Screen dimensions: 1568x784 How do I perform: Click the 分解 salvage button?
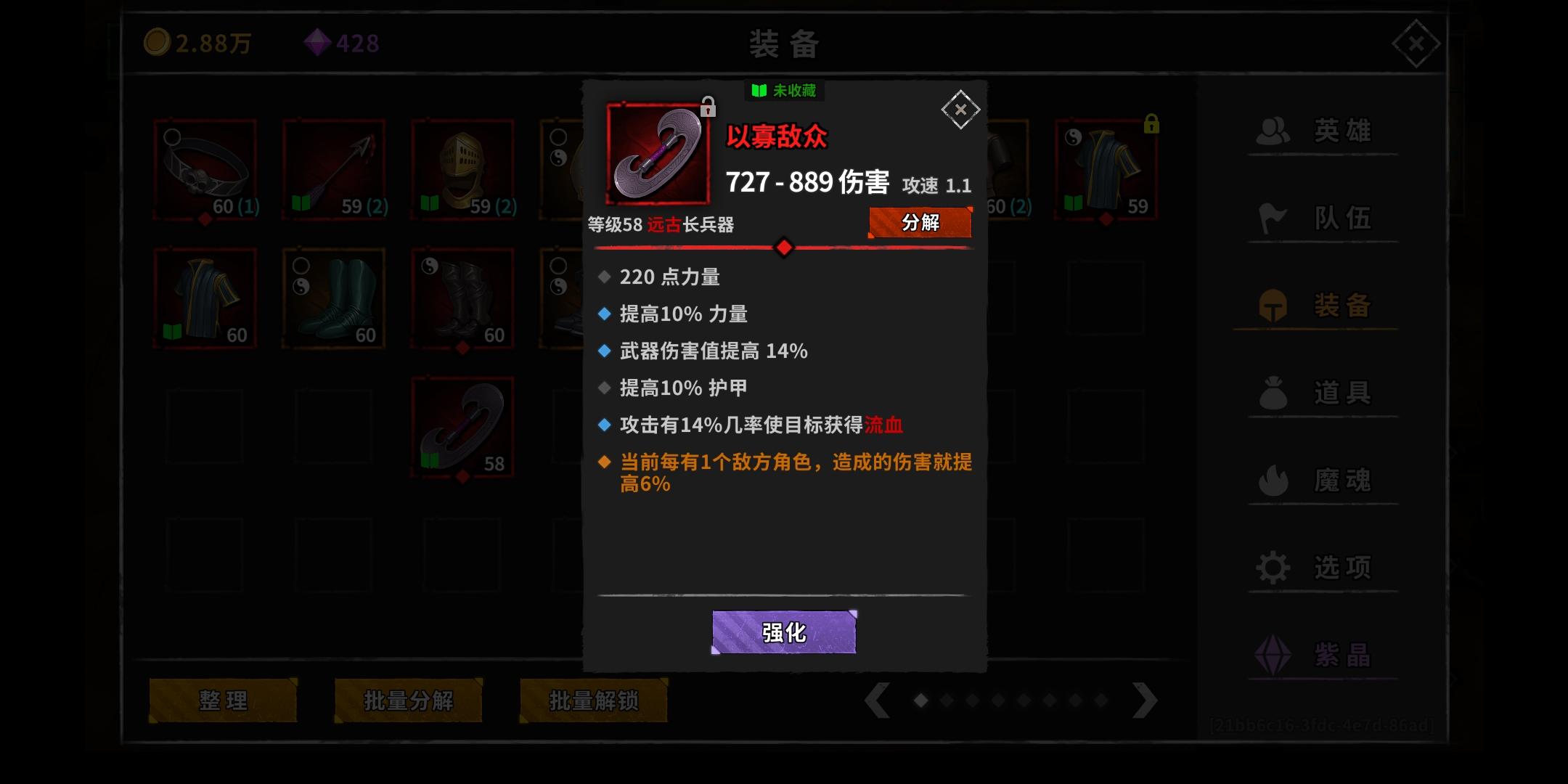pyautogui.click(x=920, y=223)
